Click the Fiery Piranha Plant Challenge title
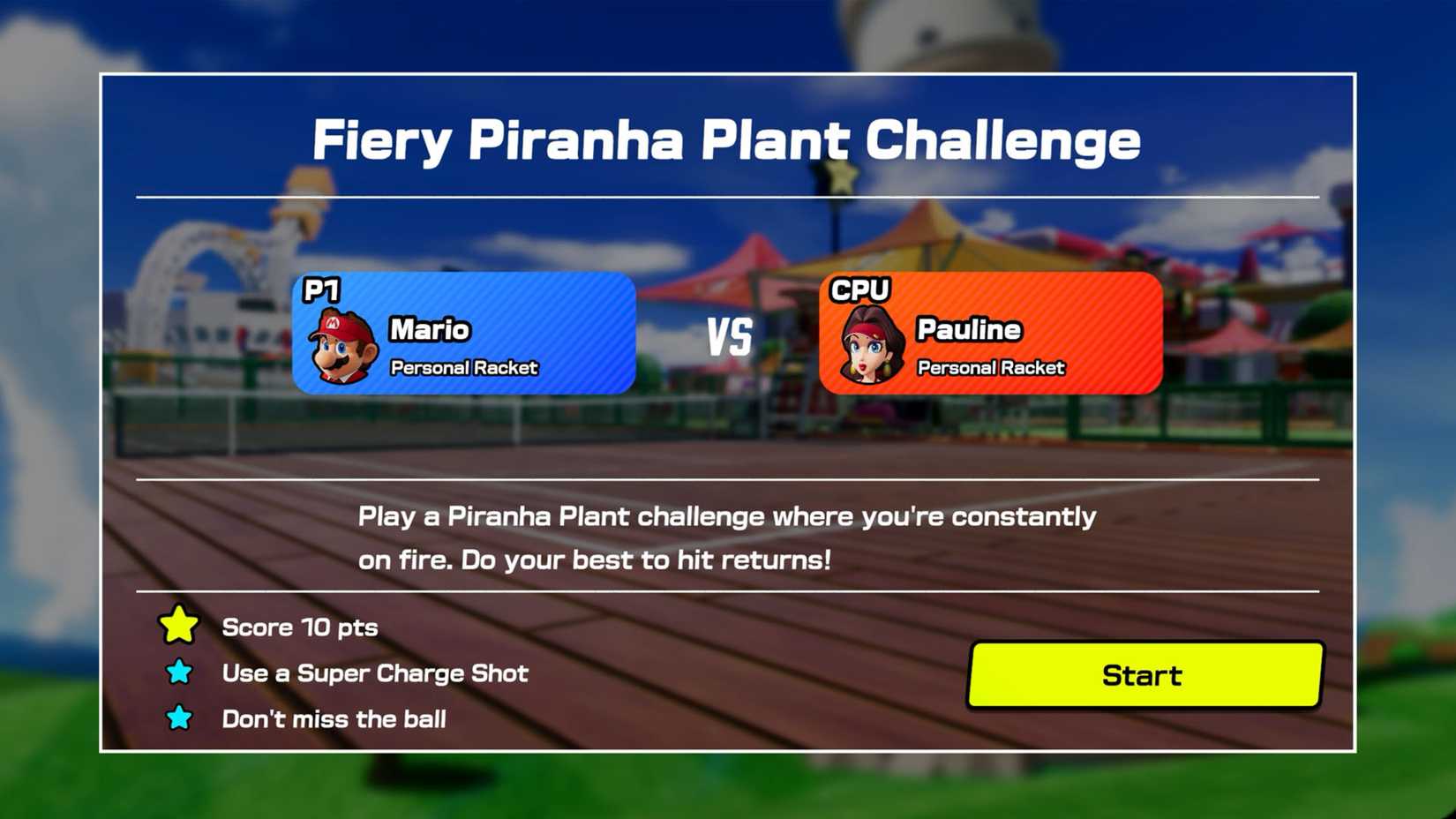 pos(727,139)
